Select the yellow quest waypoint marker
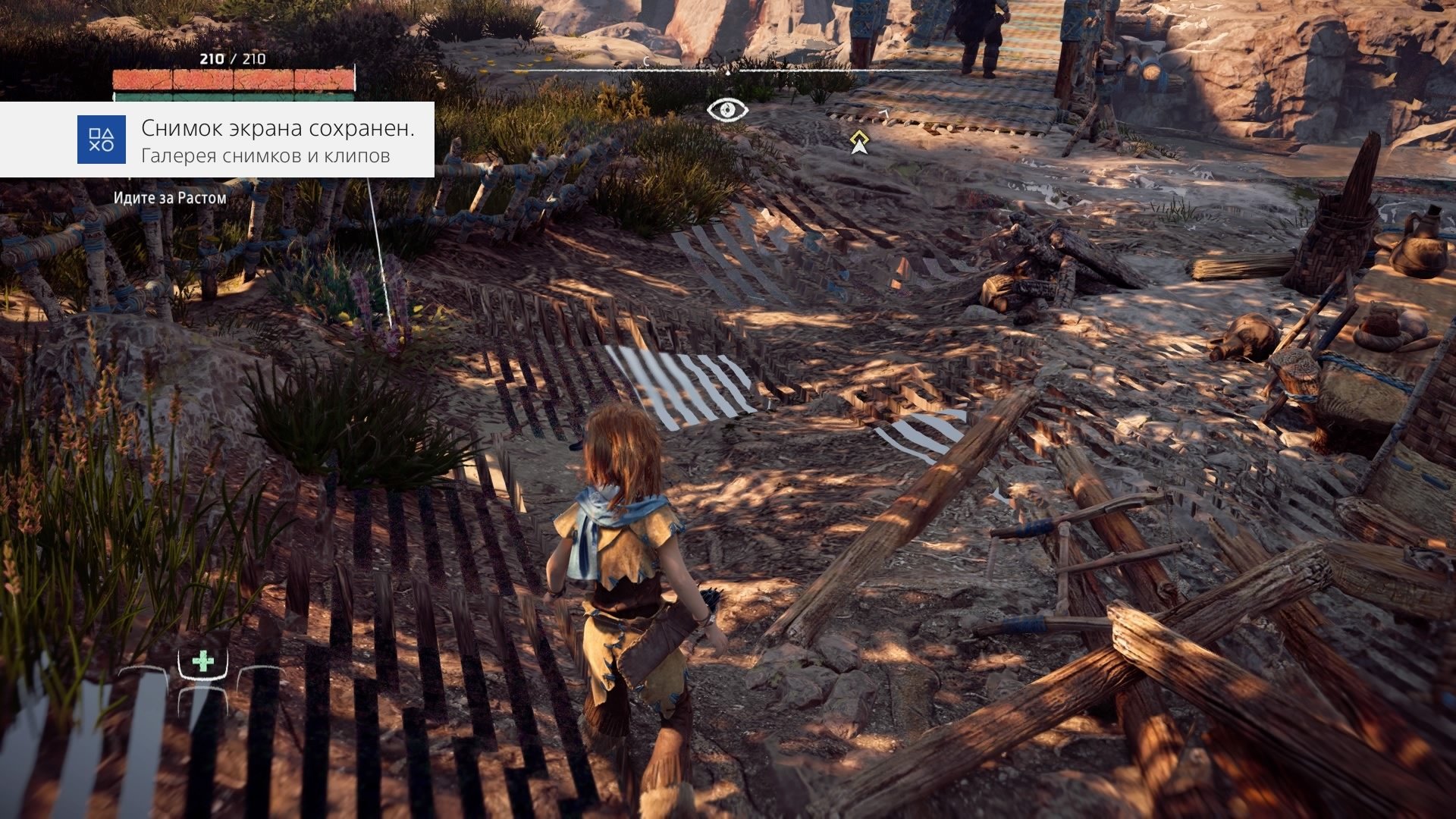This screenshot has width=1456, height=819. (858, 141)
